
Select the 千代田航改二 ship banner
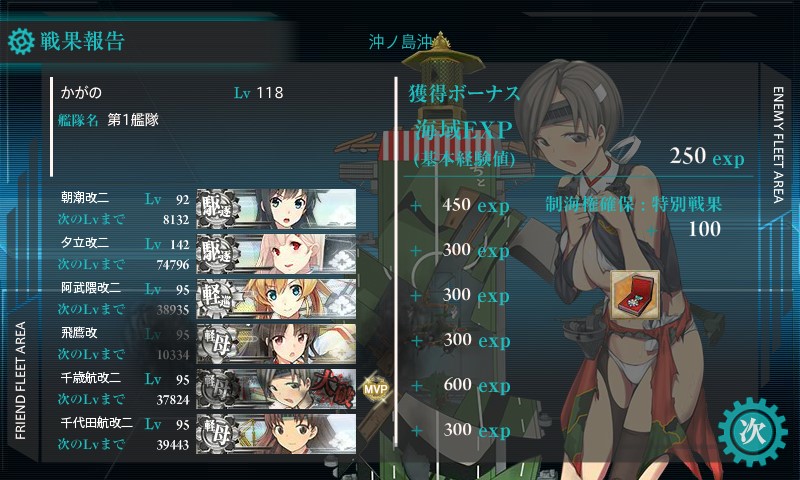(x=276, y=432)
